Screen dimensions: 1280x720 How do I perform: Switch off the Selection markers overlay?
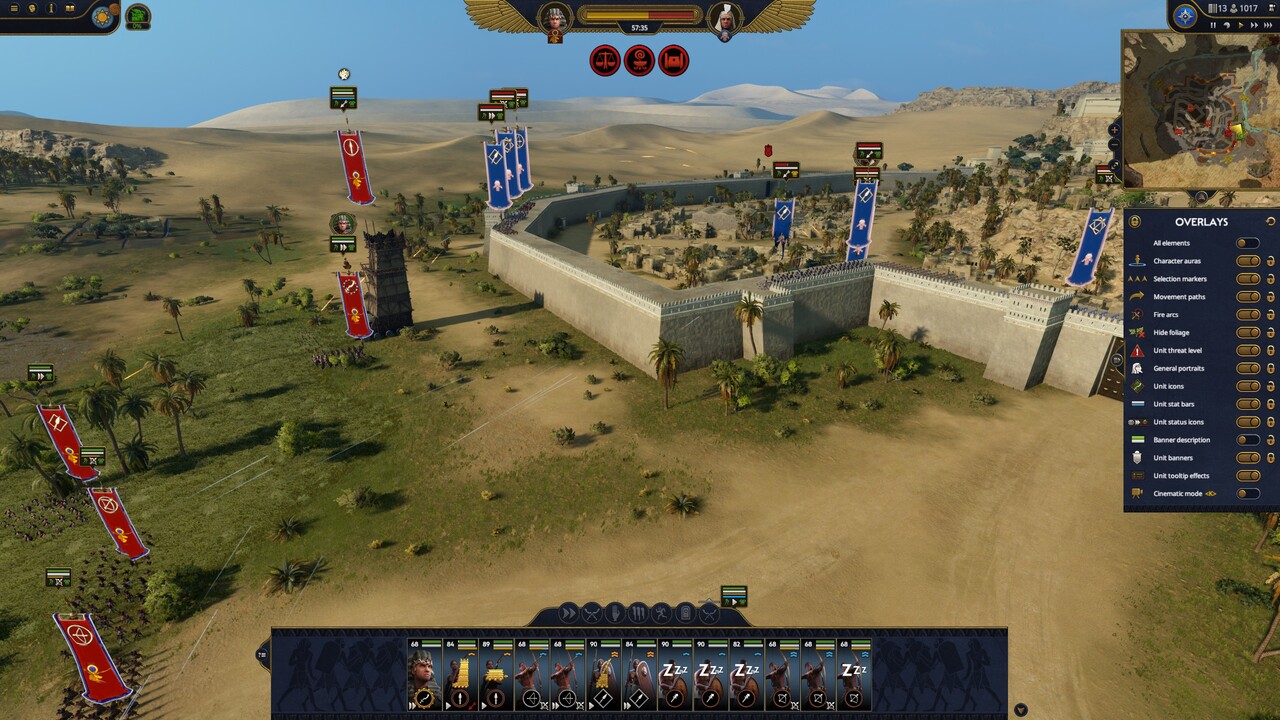[x=1247, y=279]
